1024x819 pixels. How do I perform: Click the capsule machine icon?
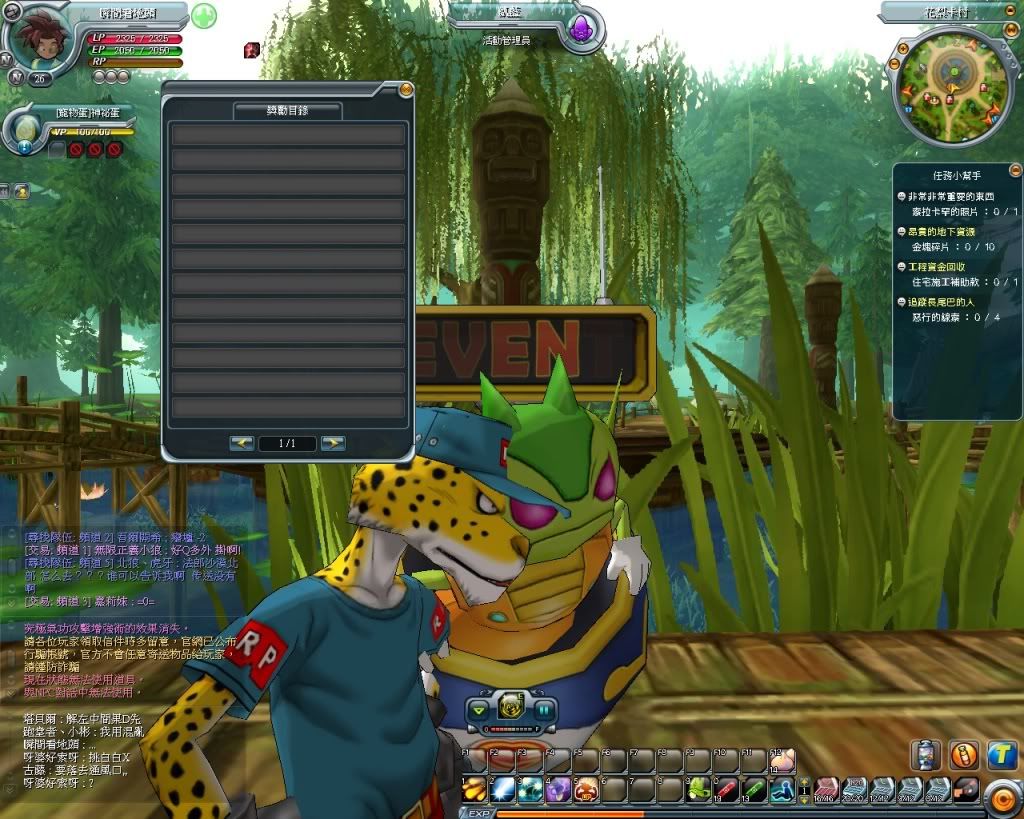tap(925, 755)
